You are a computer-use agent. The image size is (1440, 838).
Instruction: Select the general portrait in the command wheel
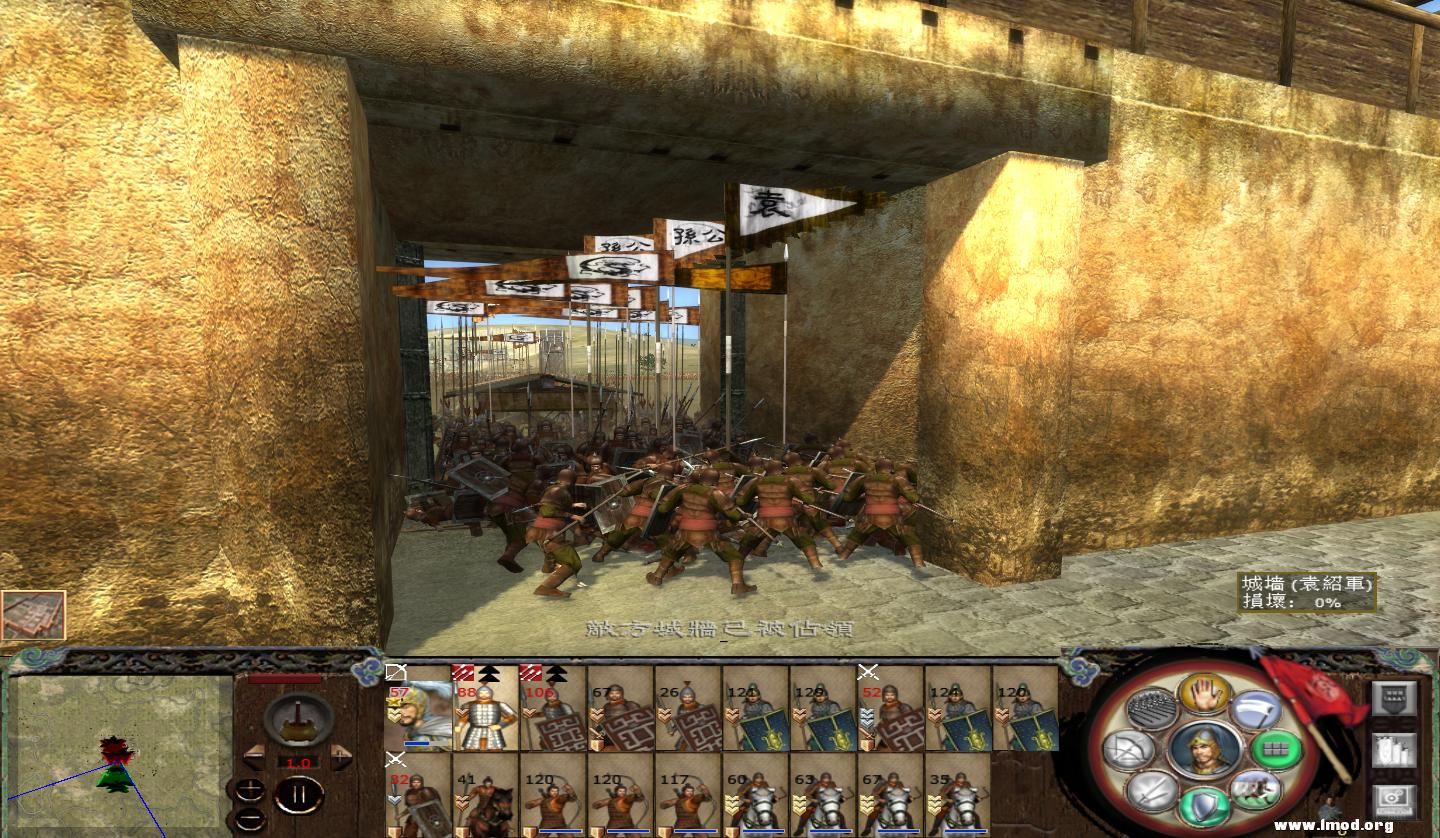coord(1204,750)
